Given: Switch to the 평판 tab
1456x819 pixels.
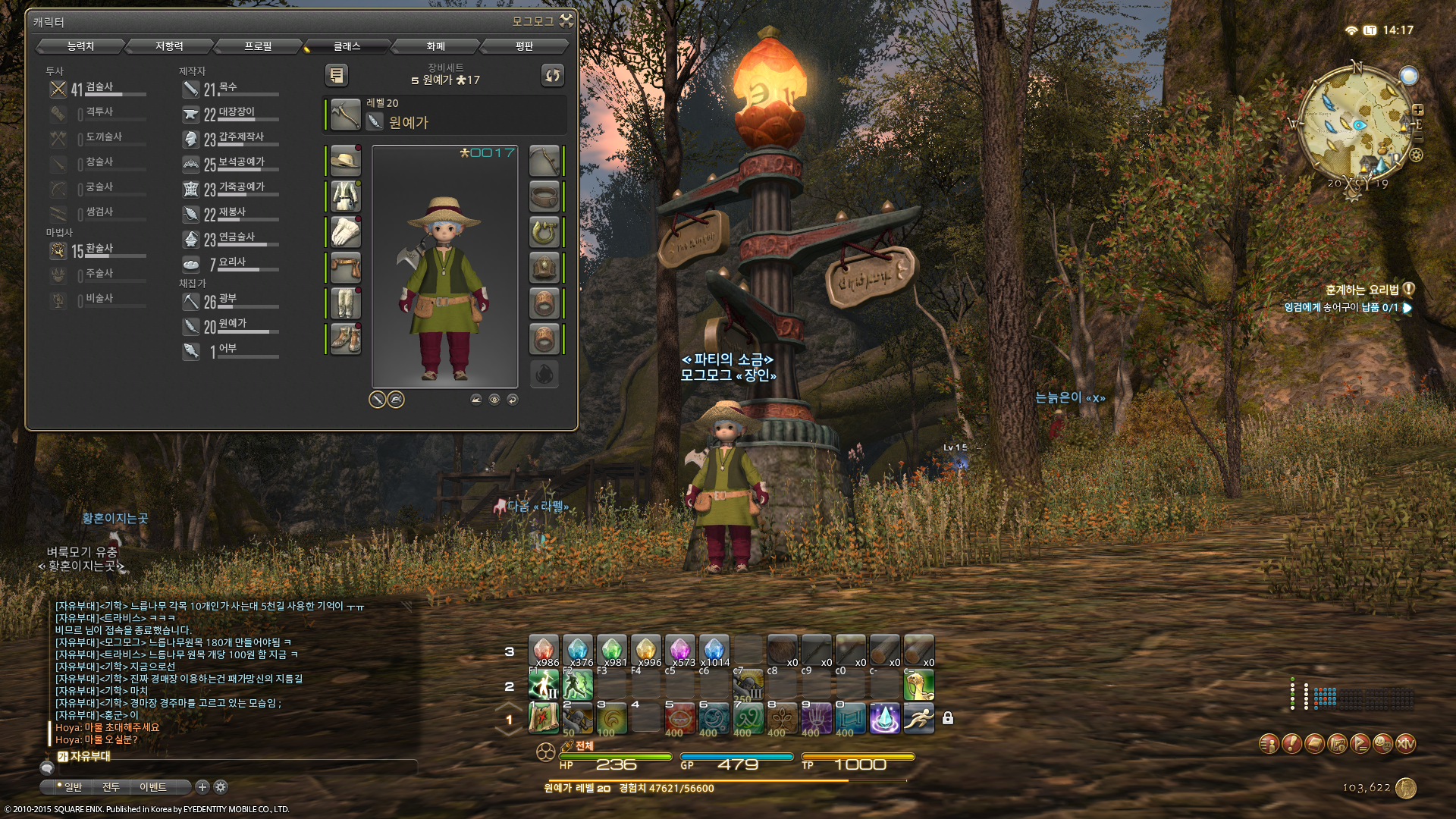Looking at the screenshot, I should [524, 46].
